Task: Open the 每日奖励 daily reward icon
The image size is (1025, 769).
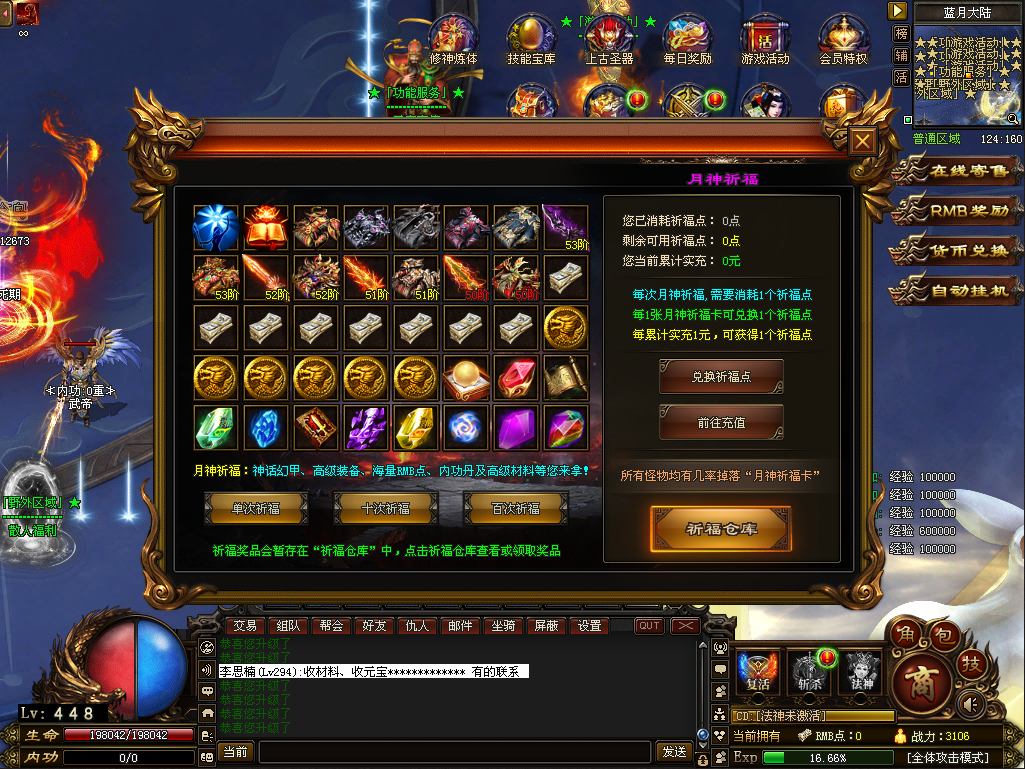Action: 688,40
